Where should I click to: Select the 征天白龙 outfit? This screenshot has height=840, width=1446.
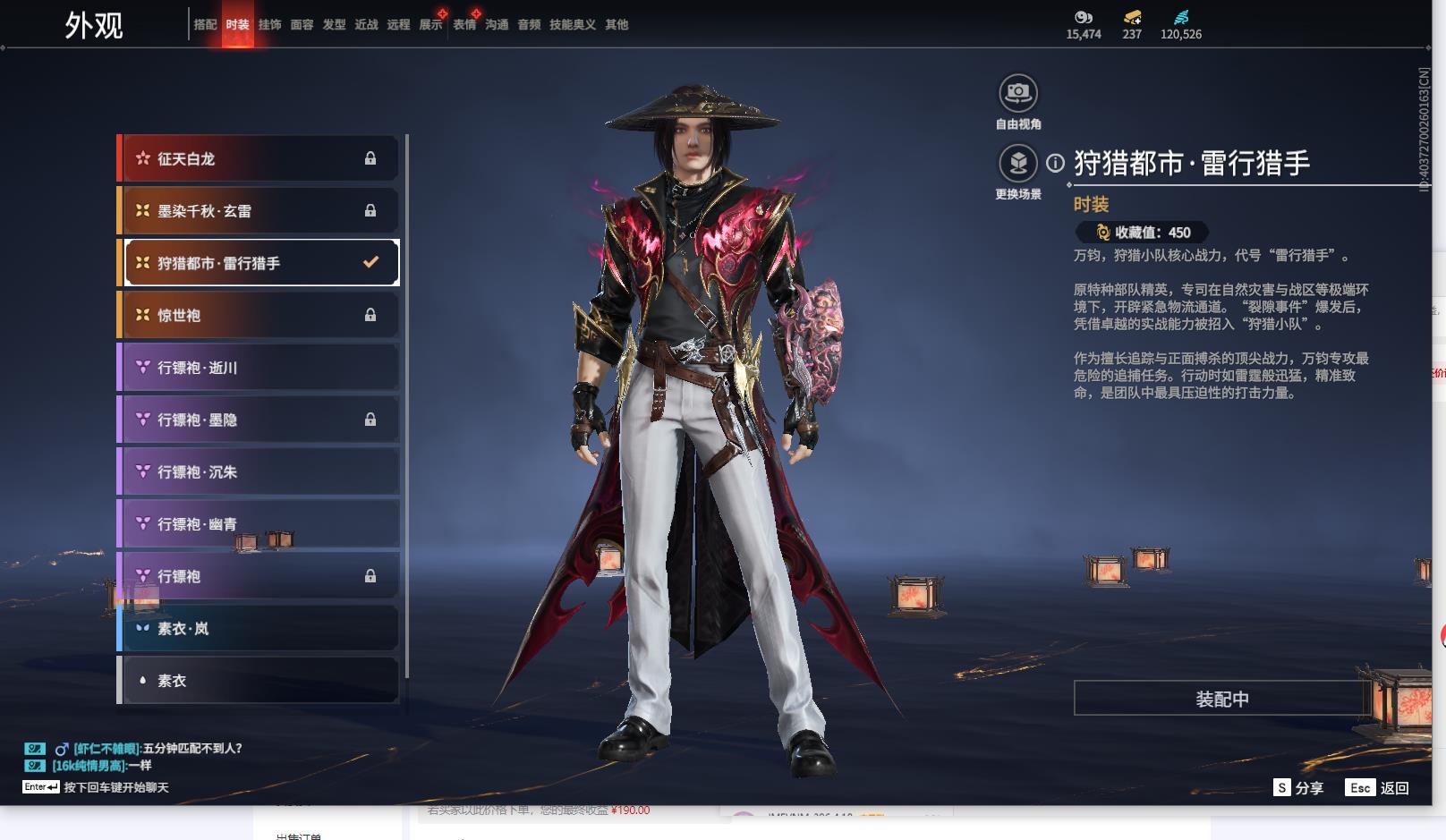[x=259, y=158]
